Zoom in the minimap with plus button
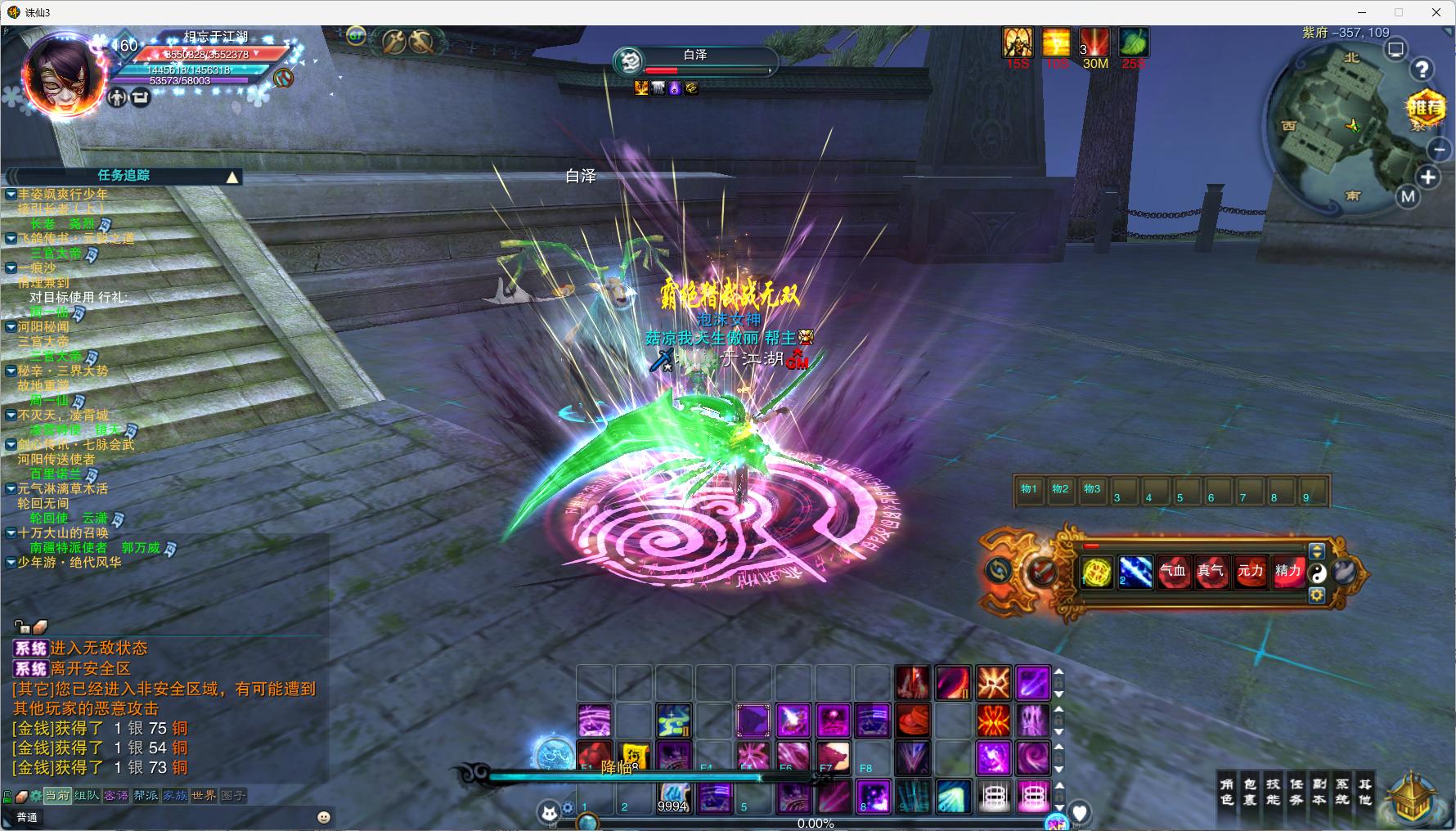Image resolution: width=1456 pixels, height=831 pixels. tap(1428, 177)
